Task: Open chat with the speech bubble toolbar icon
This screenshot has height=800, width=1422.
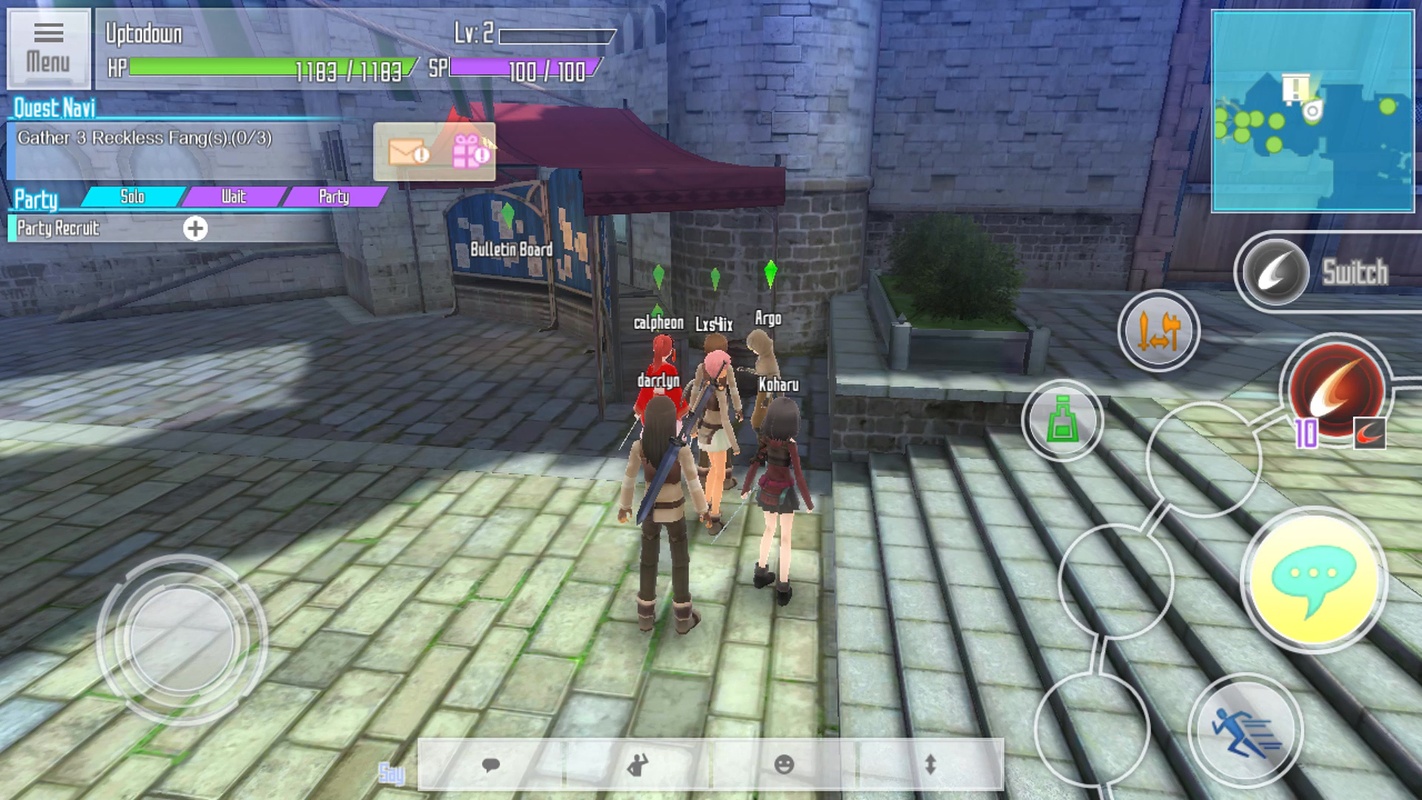Action: pos(490,765)
